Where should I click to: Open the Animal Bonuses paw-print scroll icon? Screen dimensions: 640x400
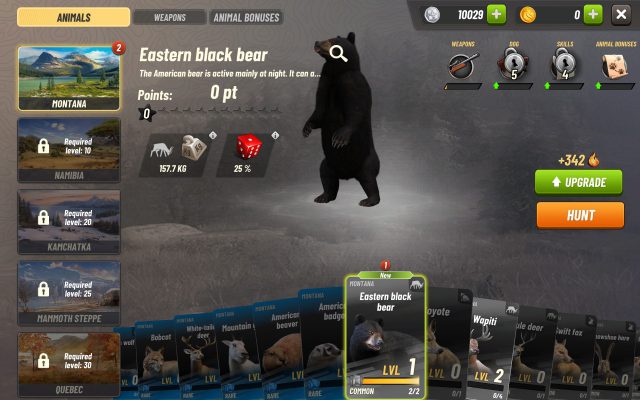coord(616,66)
